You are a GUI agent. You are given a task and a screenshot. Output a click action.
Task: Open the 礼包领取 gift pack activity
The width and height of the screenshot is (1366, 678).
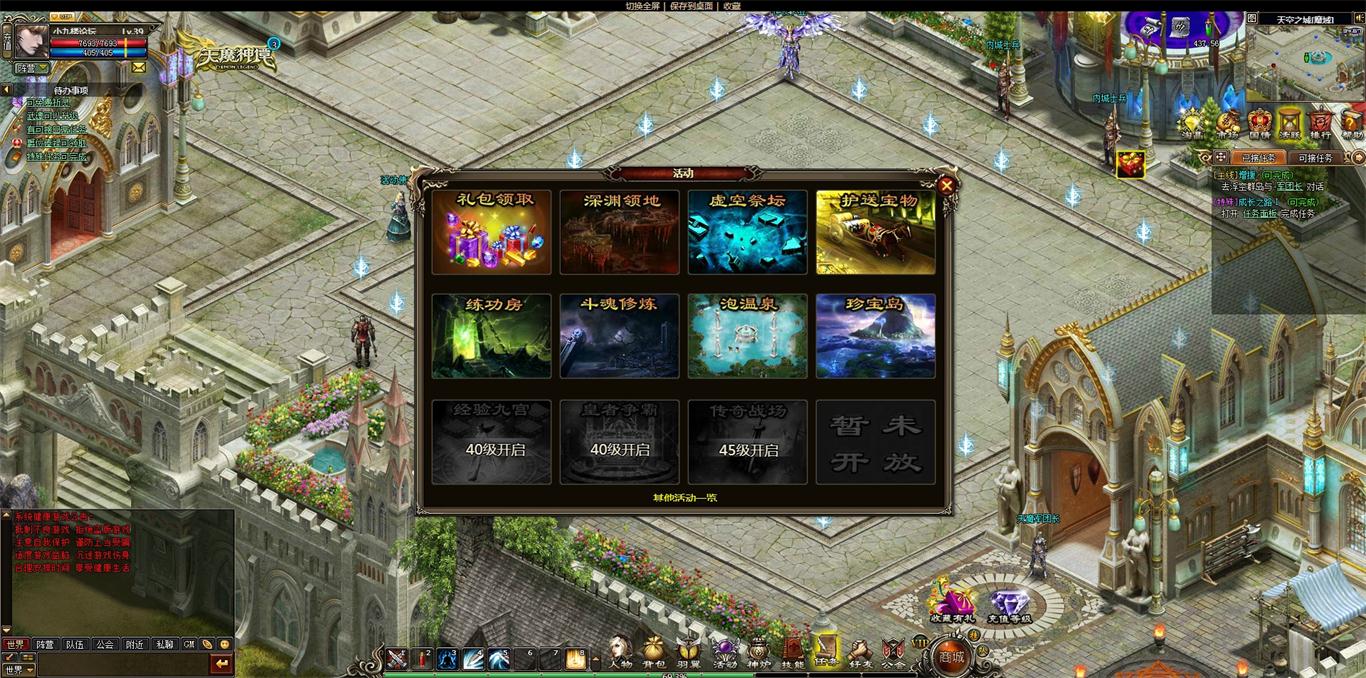point(491,232)
